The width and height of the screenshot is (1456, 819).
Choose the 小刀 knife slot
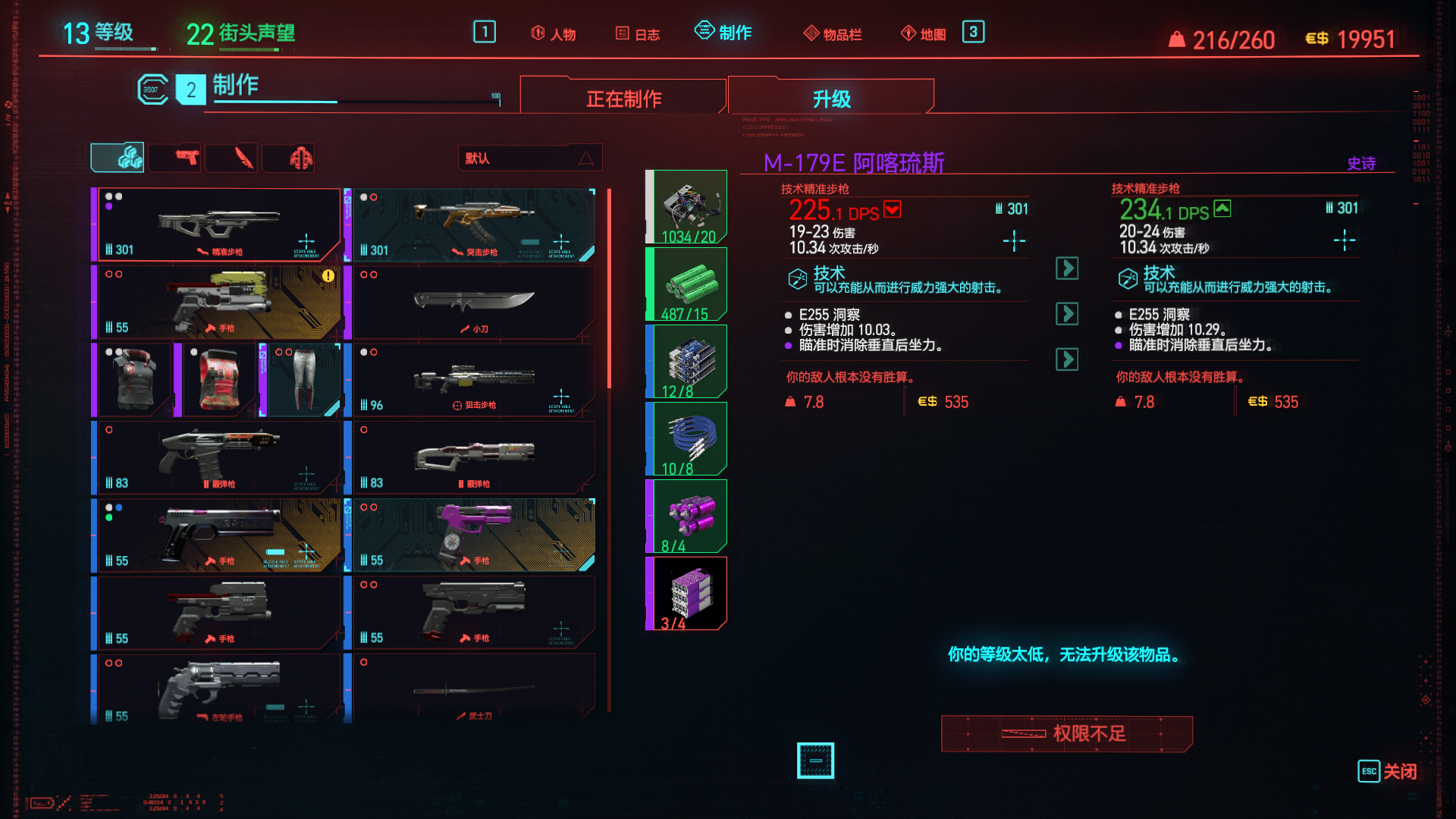click(x=473, y=302)
